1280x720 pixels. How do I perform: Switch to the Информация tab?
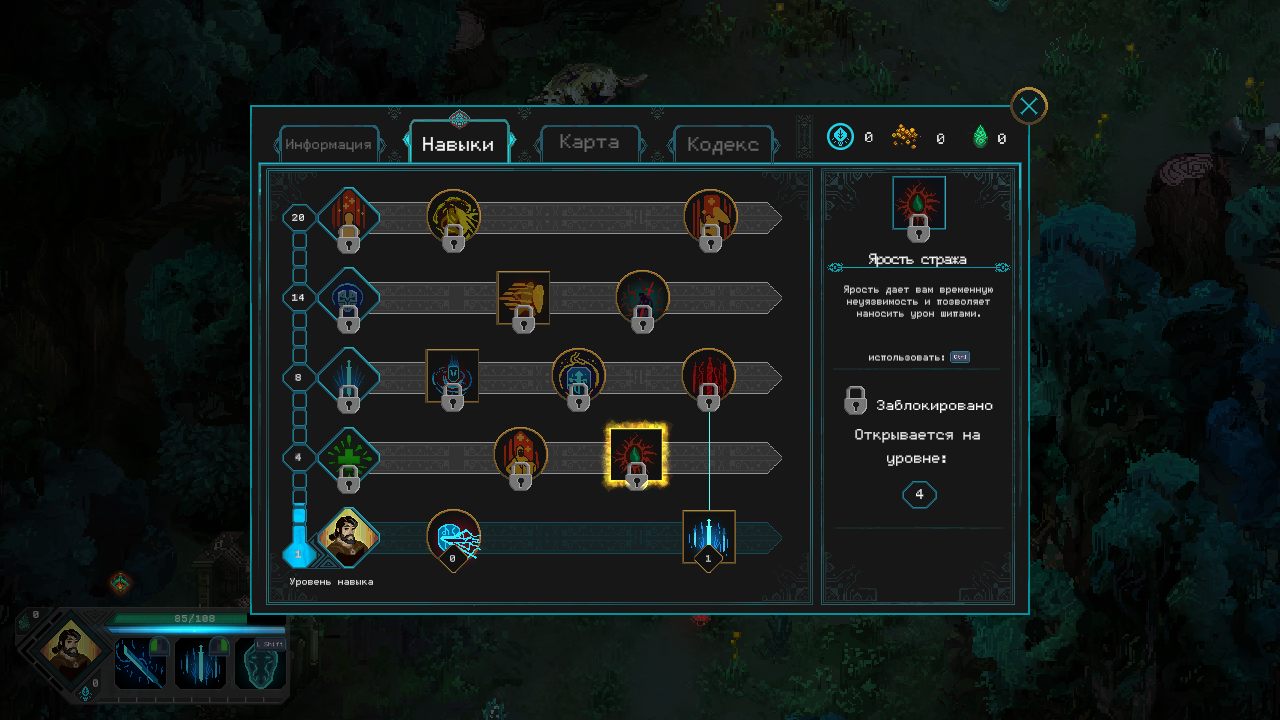click(x=330, y=144)
